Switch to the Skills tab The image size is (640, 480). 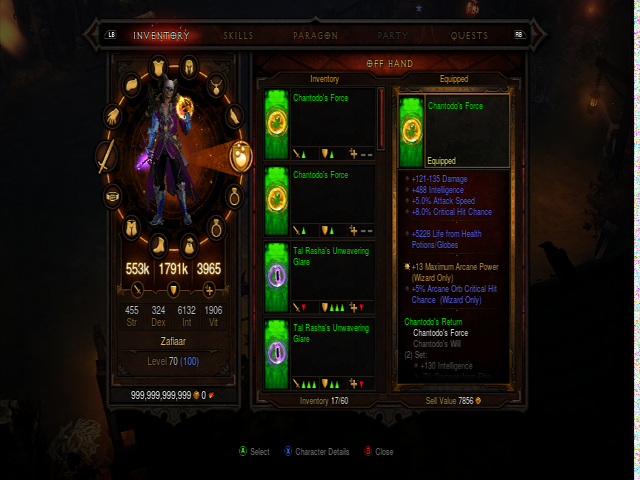pyautogui.click(x=238, y=35)
